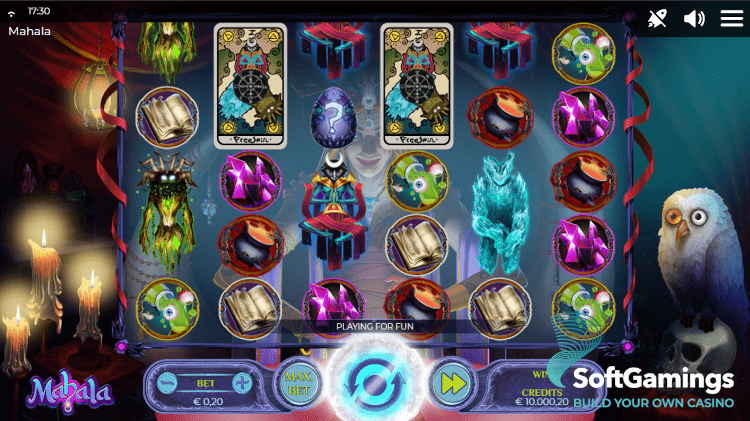Spin the reels with the glowing orb button

click(372, 382)
